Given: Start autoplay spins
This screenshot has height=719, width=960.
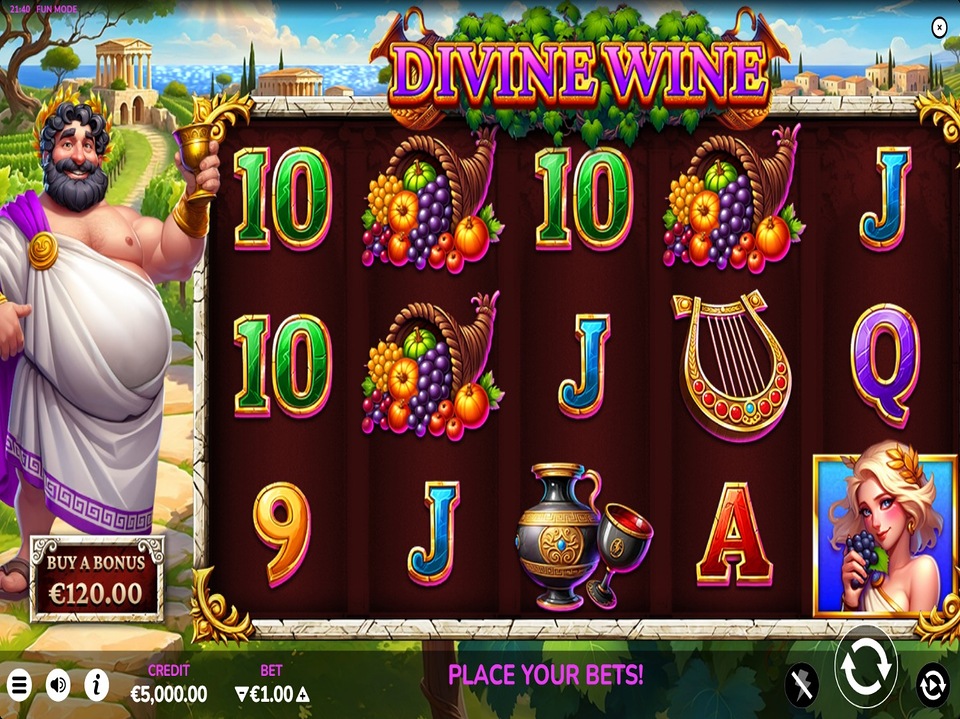Looking at the screenshot, I should (x=932, y=684).
